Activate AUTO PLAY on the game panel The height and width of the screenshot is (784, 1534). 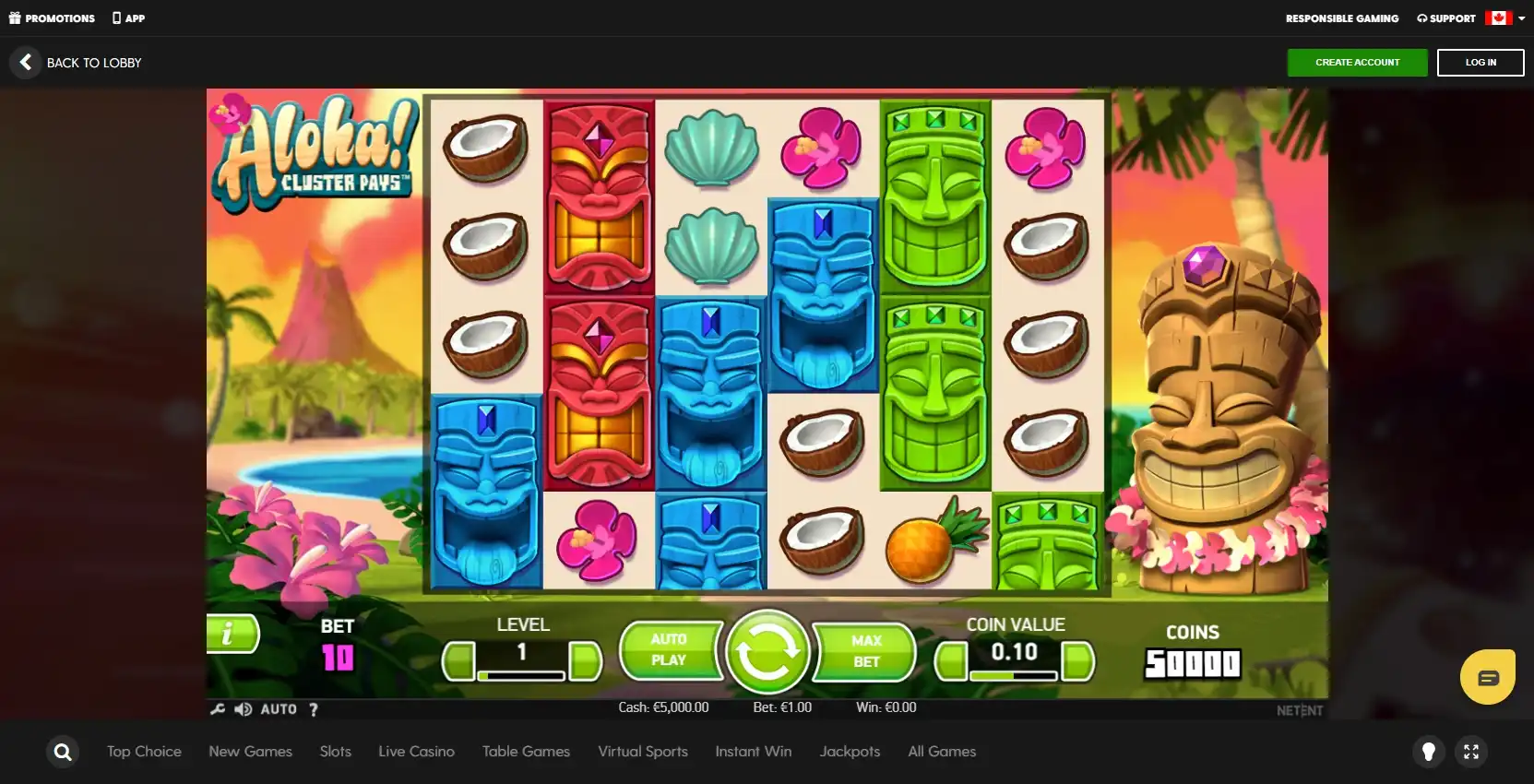click(671, 651)
